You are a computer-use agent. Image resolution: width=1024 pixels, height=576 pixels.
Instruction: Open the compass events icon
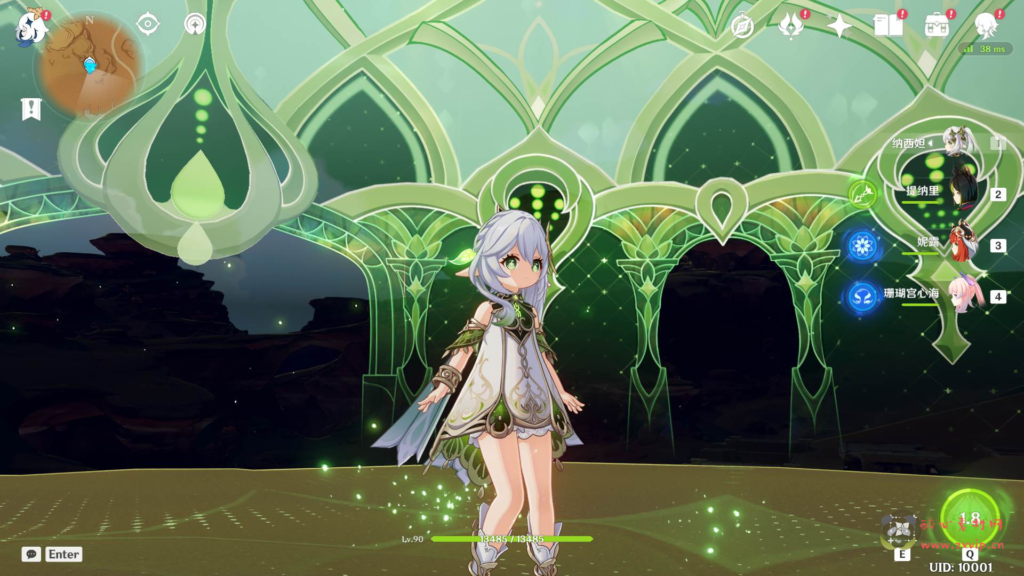[742, 26]
